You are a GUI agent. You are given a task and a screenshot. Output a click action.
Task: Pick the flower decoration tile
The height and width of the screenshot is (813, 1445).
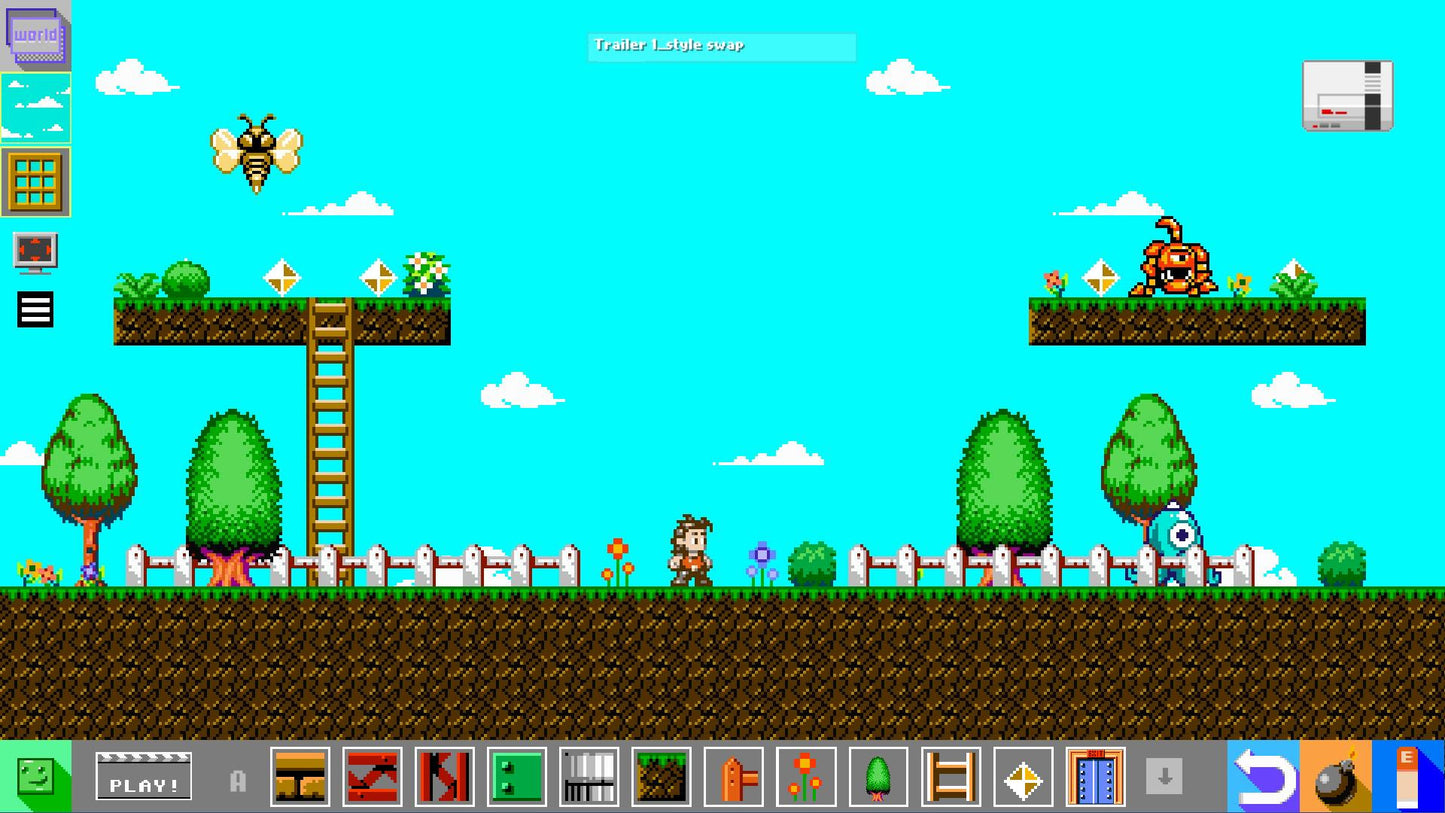[806, 778]
